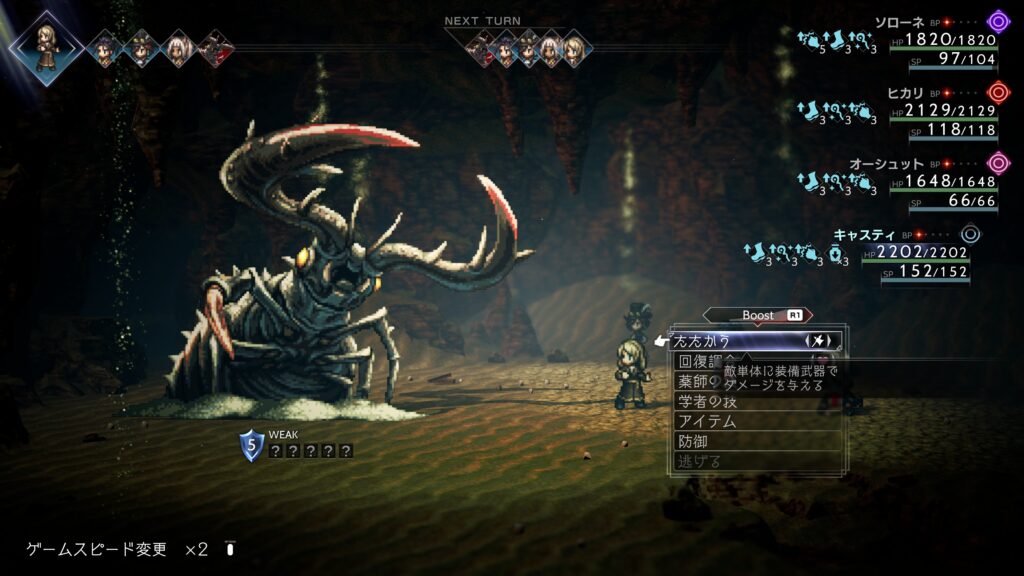The height and width of the screenshot is (576, 1024).
Task: Click ヒカリ's red latent power icon
Action: (997, 93)
